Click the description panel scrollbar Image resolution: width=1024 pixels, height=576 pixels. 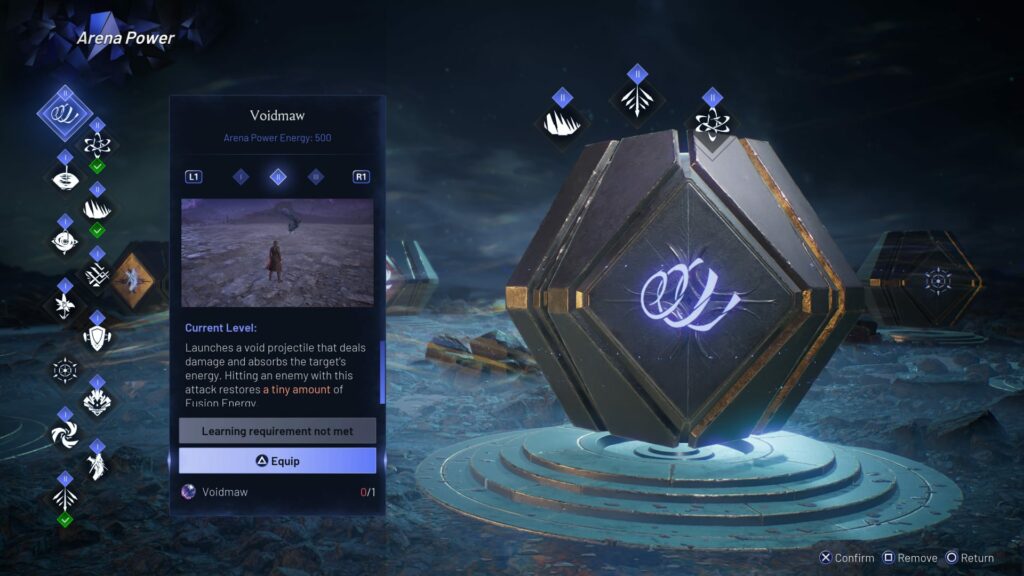381,370
